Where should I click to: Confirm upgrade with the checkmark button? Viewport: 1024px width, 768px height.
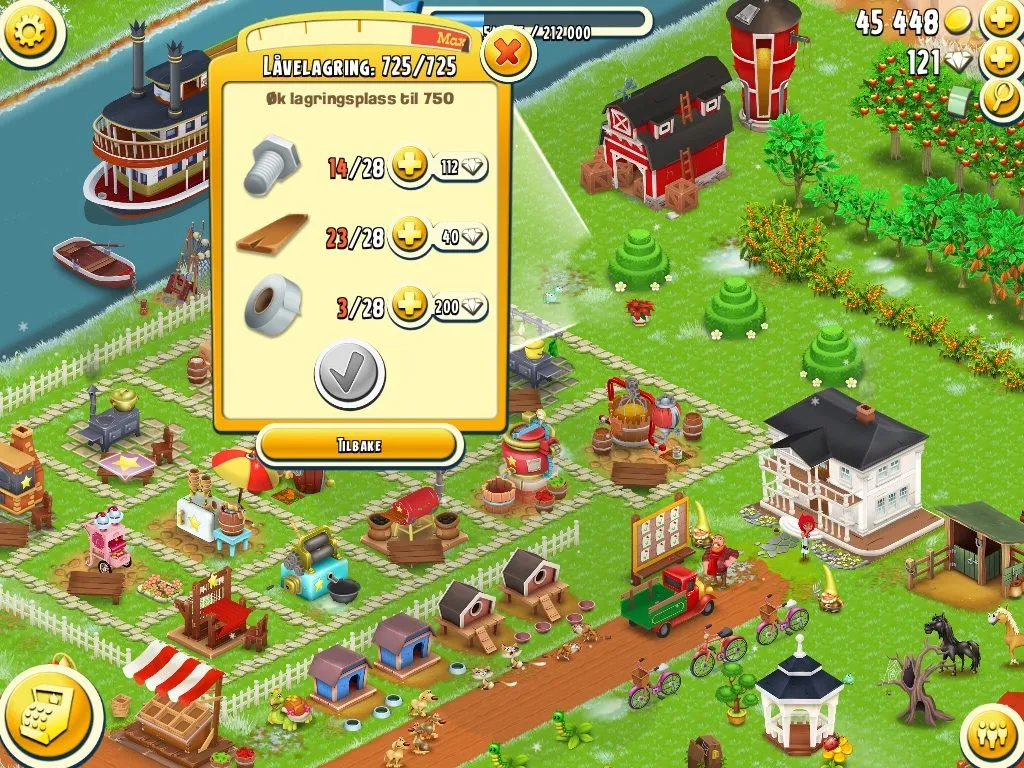point(349,375)
